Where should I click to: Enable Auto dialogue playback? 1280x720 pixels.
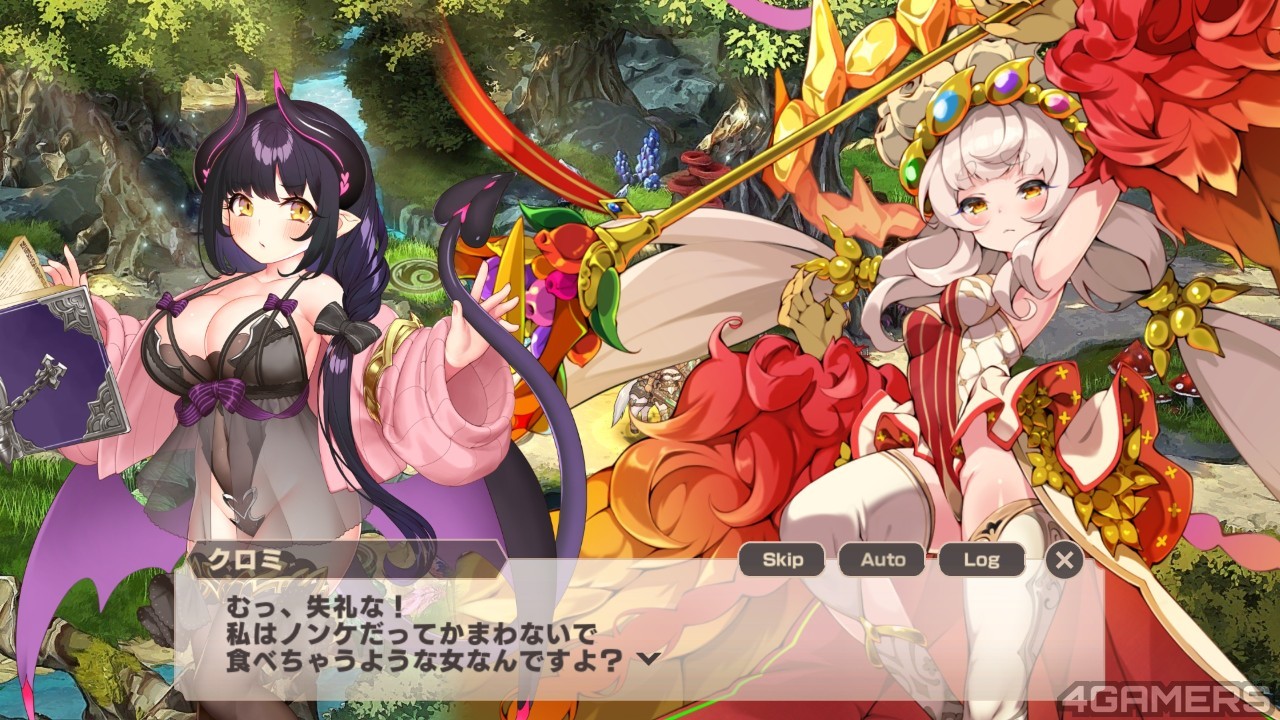tap(882, 560)
